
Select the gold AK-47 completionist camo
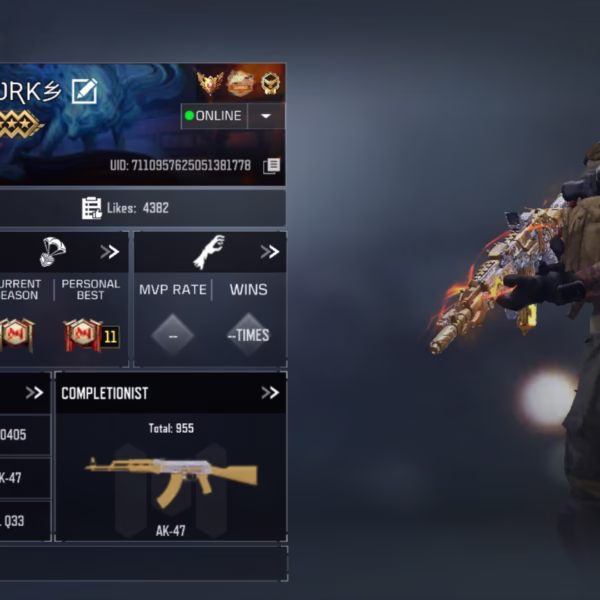171,477
